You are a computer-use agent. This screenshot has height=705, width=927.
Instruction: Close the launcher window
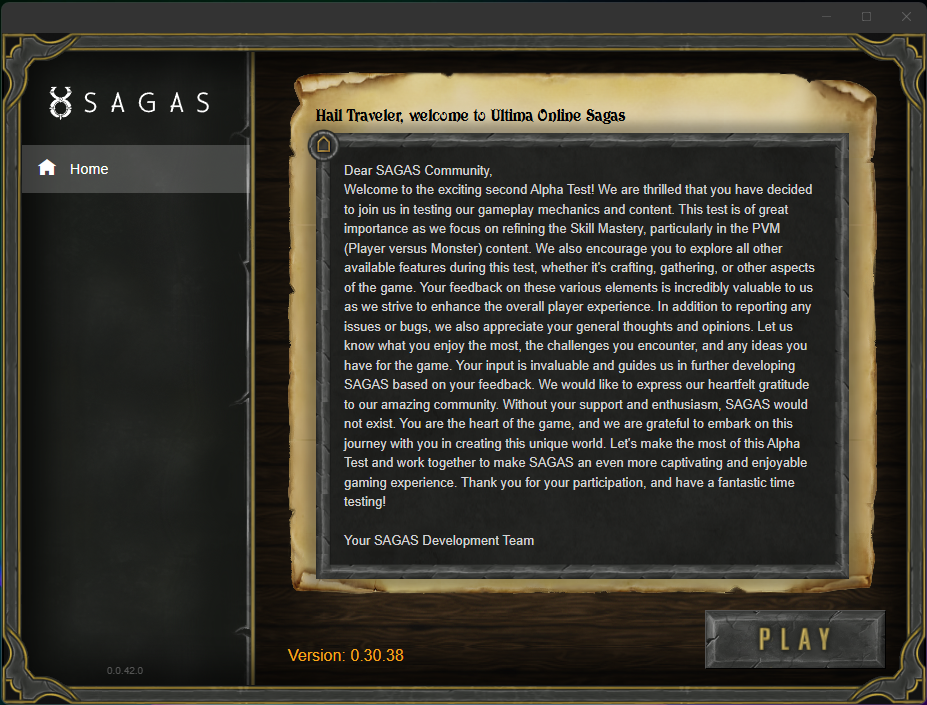(x=905, y=16)
